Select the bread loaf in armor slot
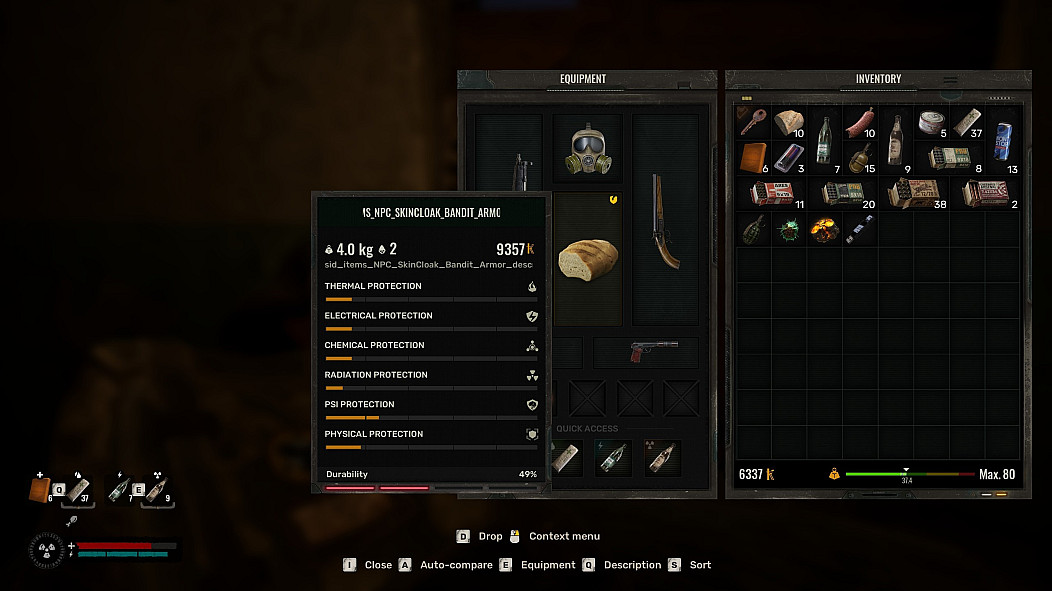This screenshot has height=591, width=1052. click(587, 259)
